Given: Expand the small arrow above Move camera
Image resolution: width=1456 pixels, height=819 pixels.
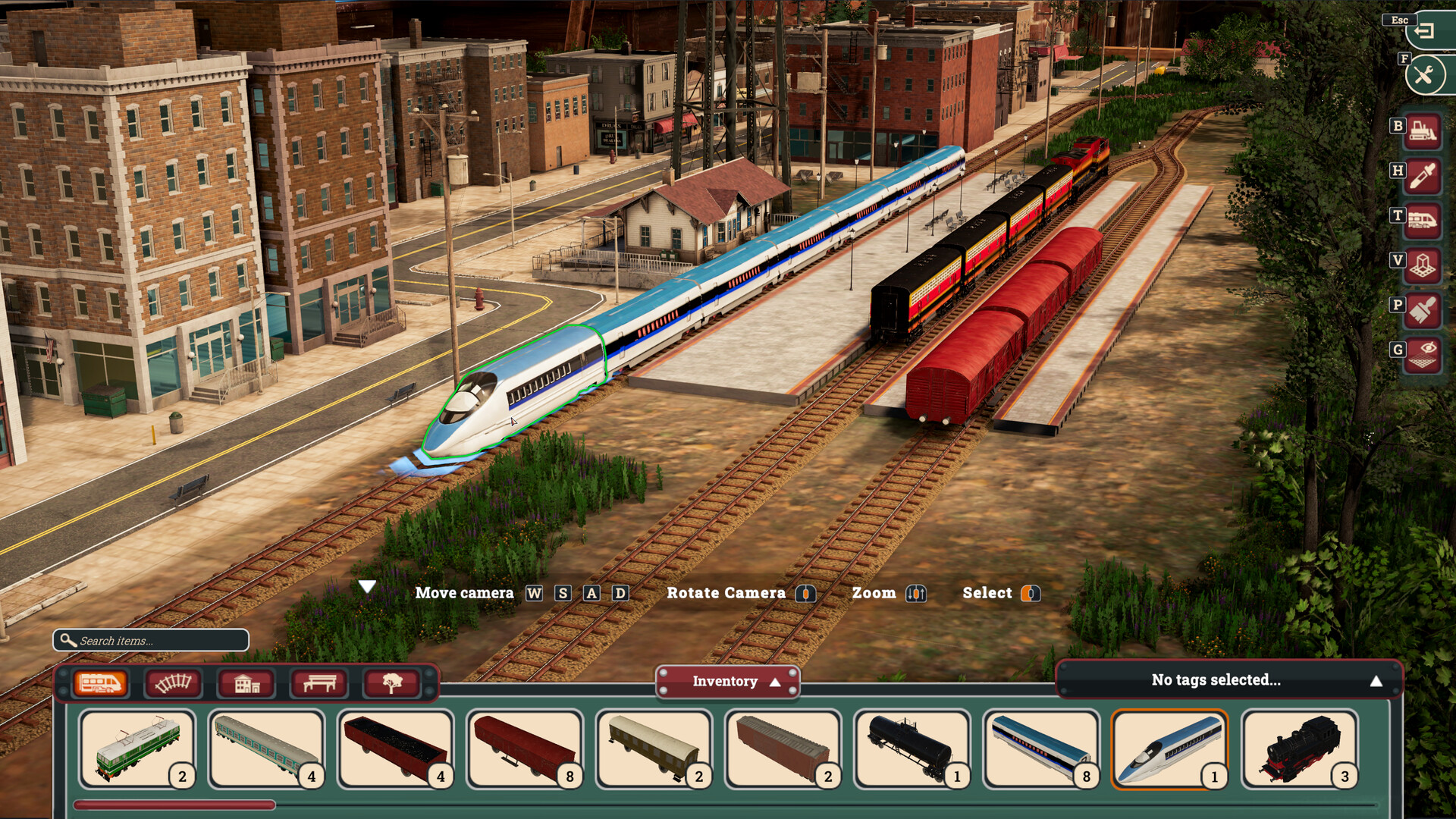Looking at the screenshot, I should 369,585.
